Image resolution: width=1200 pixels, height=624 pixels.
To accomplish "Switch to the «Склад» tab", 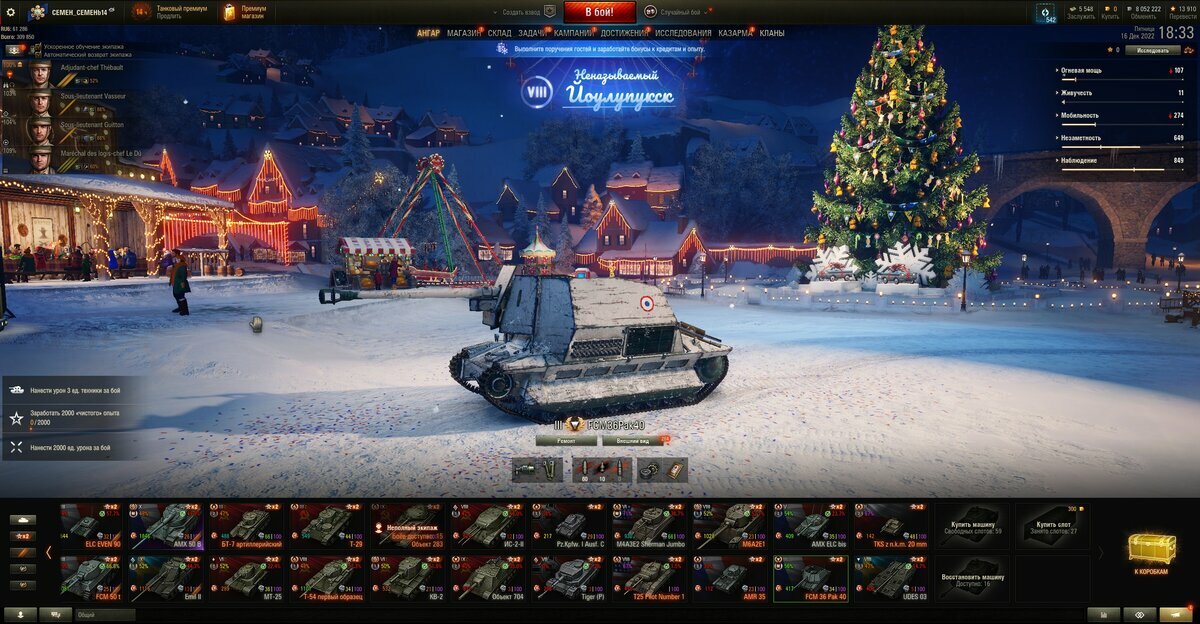I will tap(500, 33).
